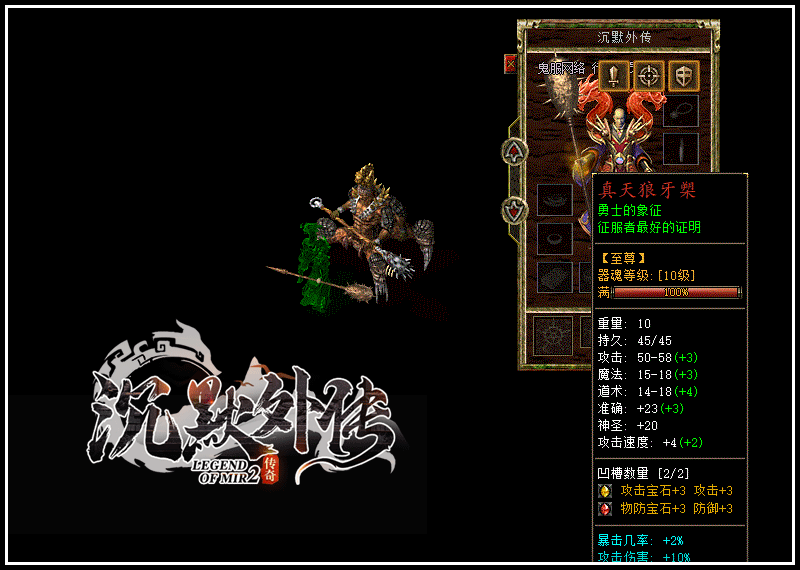Select the necklace equipment slot
Image resolution: width=800 pixels, height=570 pixels.
[680, 110]
